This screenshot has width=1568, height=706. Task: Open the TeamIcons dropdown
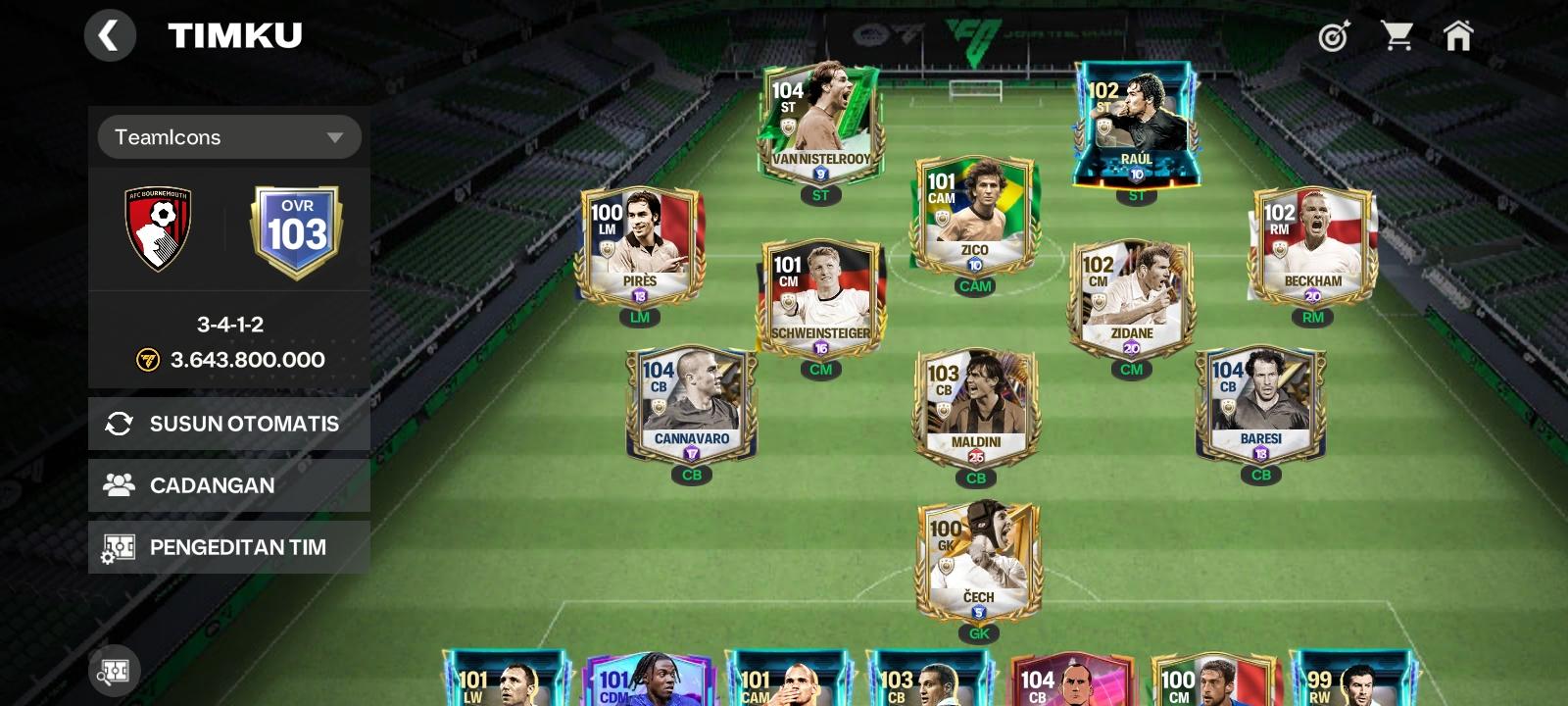click(229, 137)
